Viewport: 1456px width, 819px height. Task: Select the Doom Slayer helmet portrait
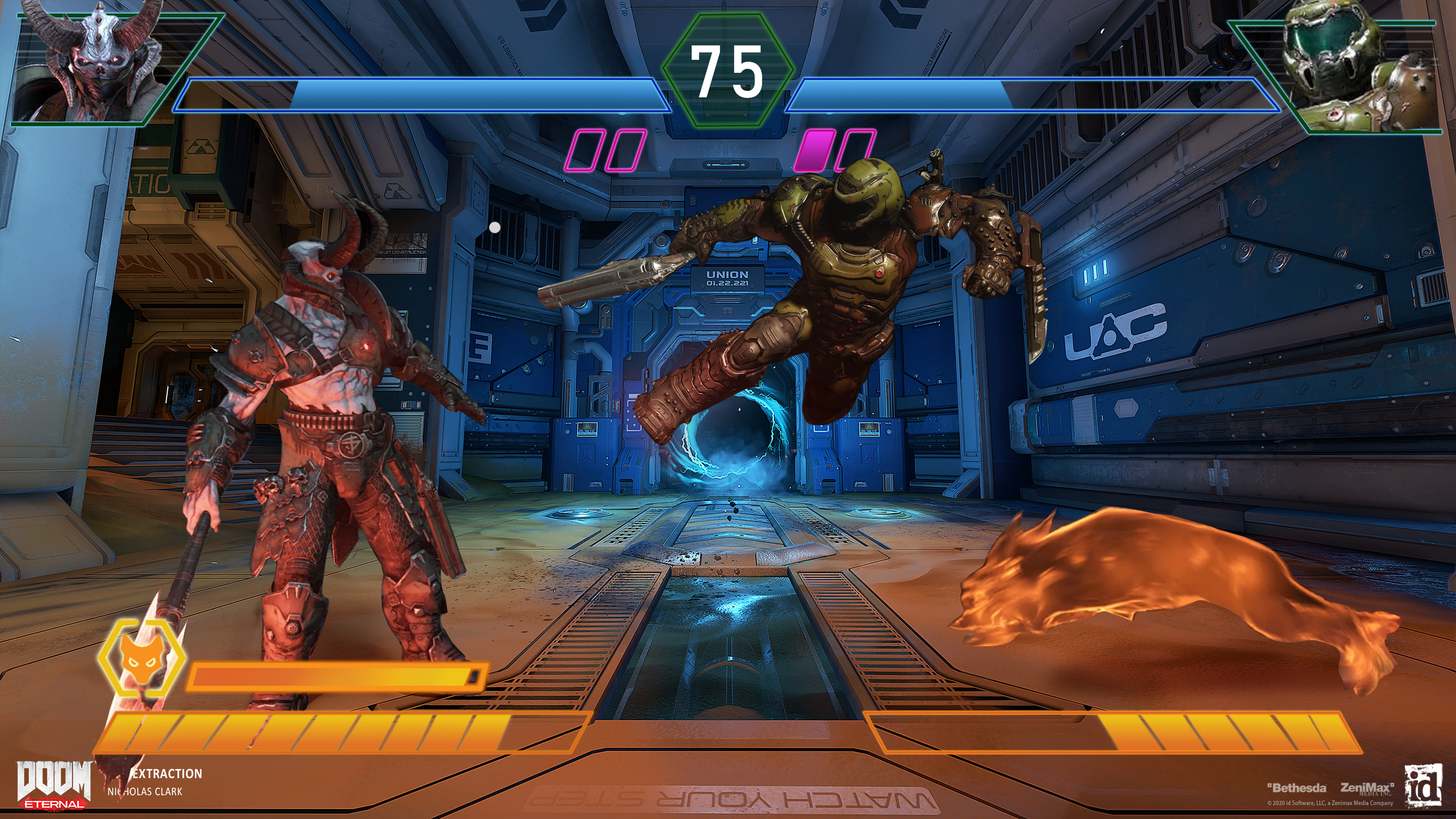(x=1357, y=67)
